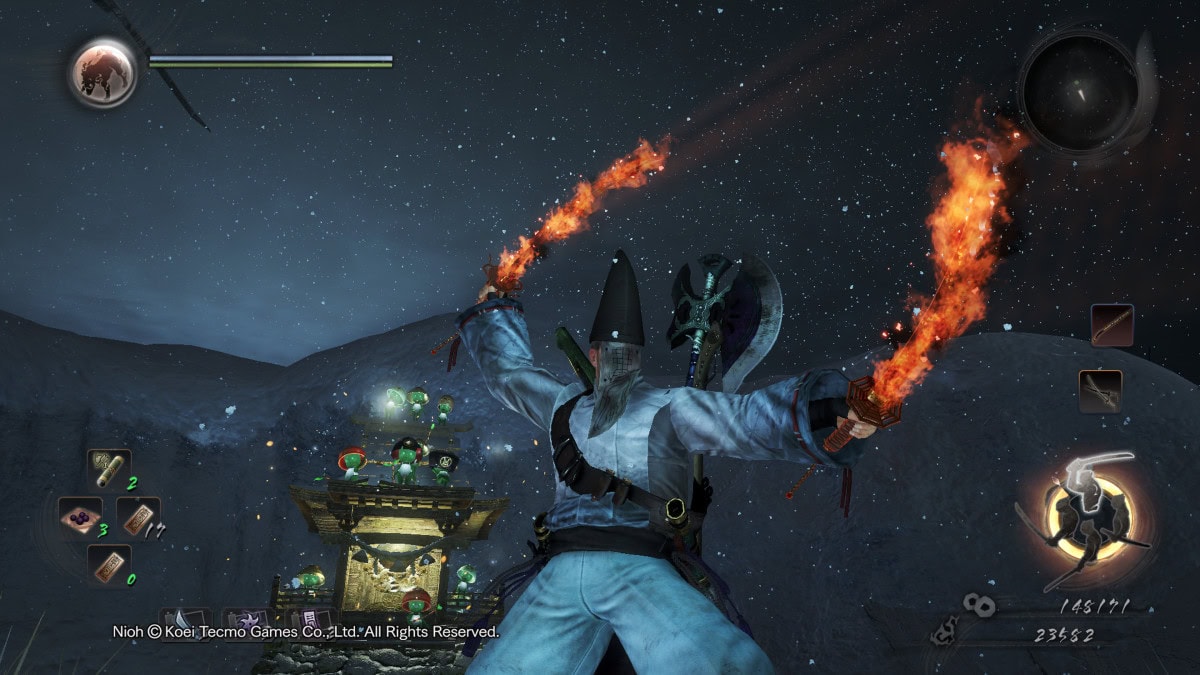Choose the rifle ranged weapon slot

pyautogui.click(x=1112, y=325)
